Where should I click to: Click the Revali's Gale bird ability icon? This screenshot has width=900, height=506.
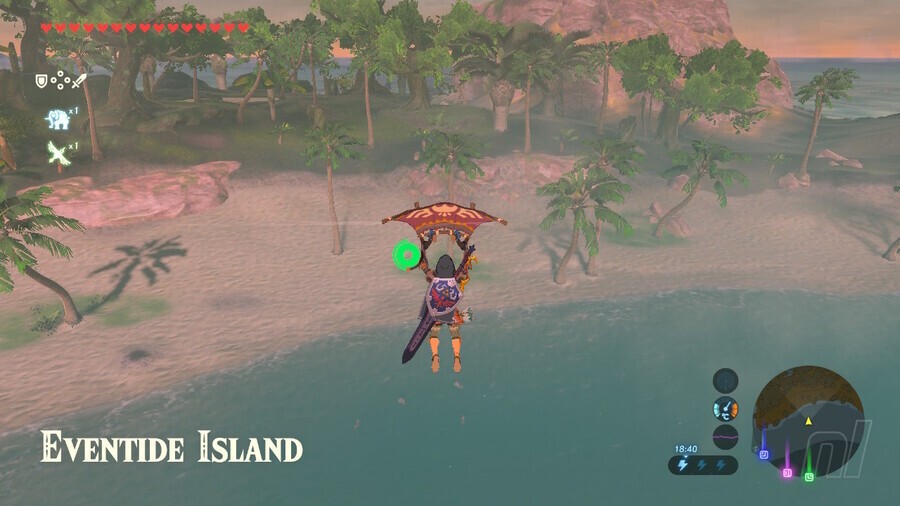pos(57,151)
